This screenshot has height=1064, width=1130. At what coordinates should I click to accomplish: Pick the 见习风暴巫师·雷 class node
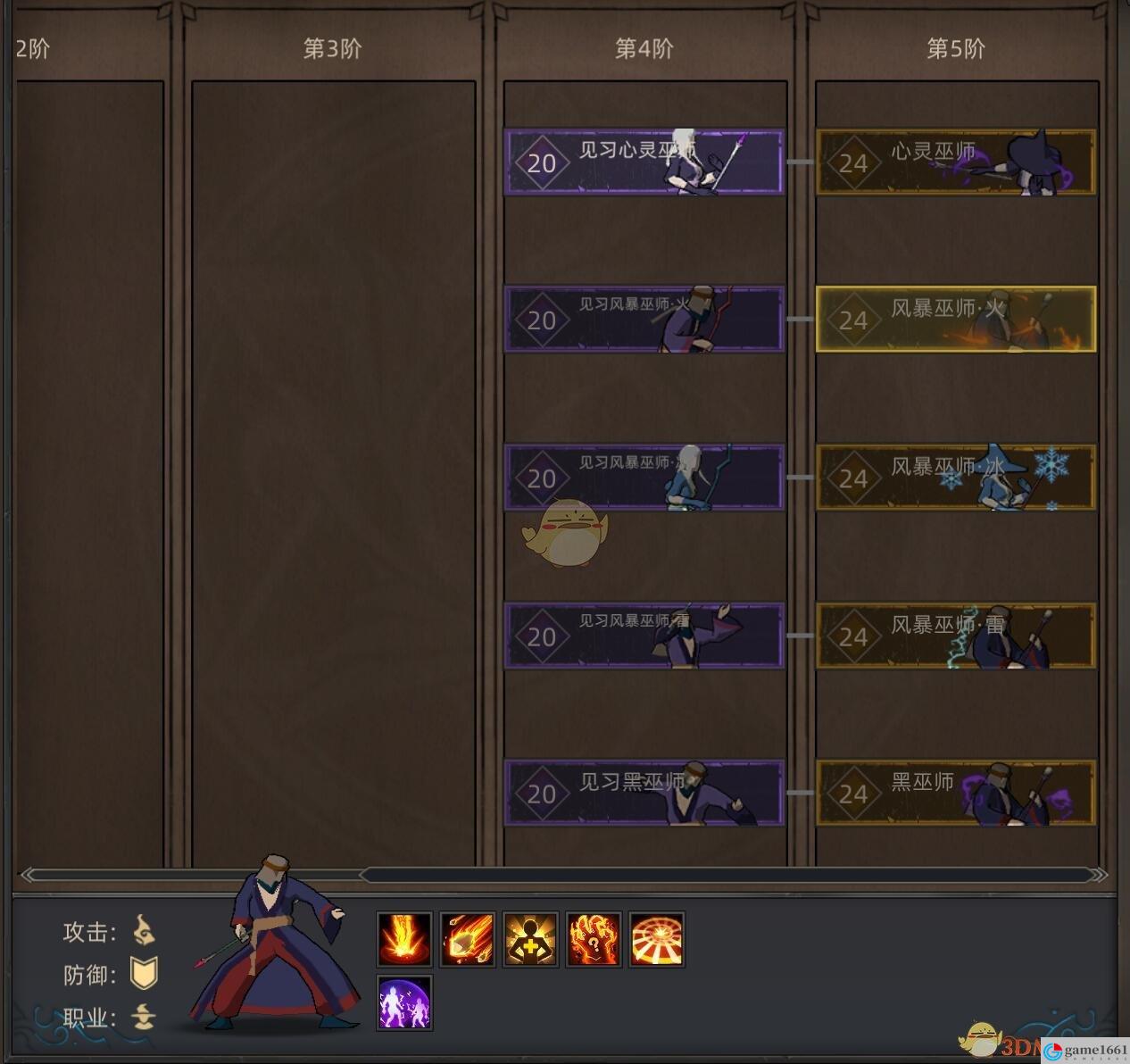coord(644,636)
